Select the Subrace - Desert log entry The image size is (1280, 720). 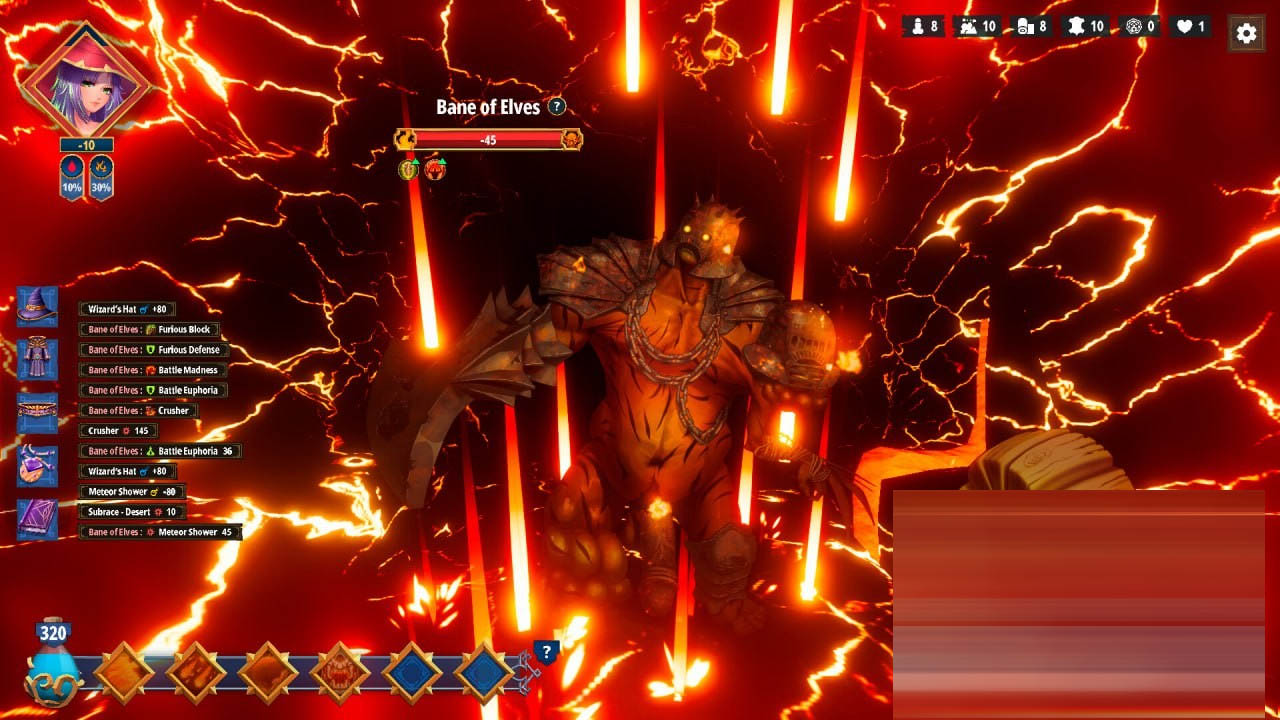[x=132, y=512]
